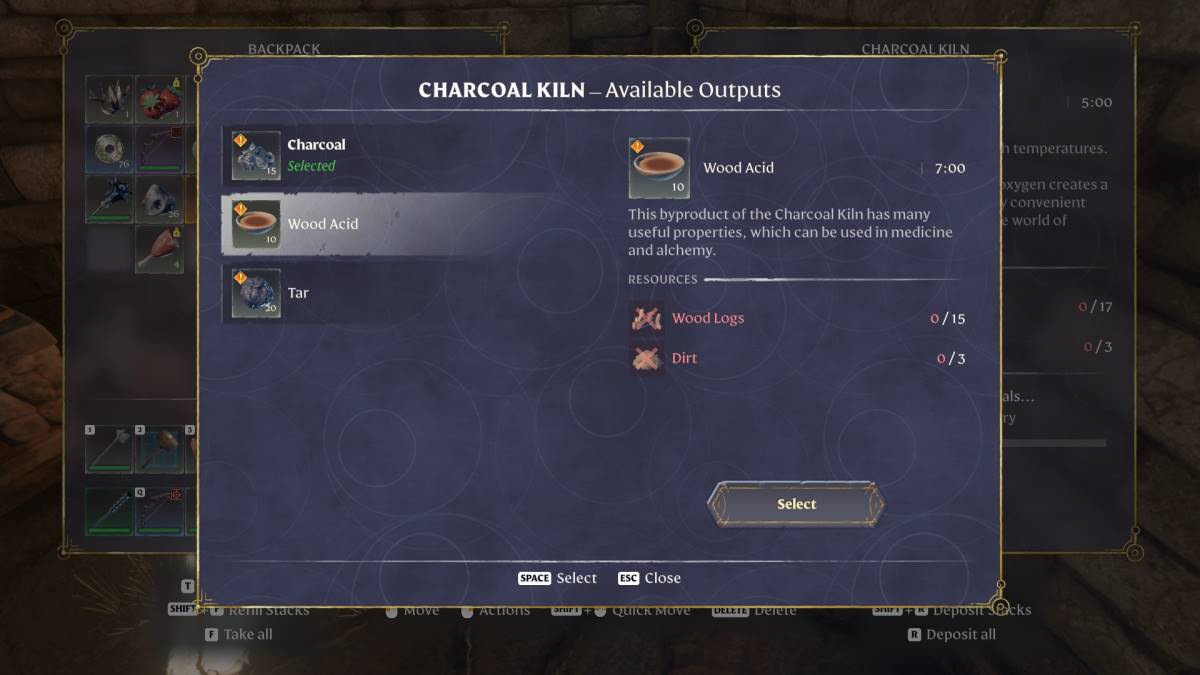Confirm with the Select button
1200x675 pixels.
point(796,504)
